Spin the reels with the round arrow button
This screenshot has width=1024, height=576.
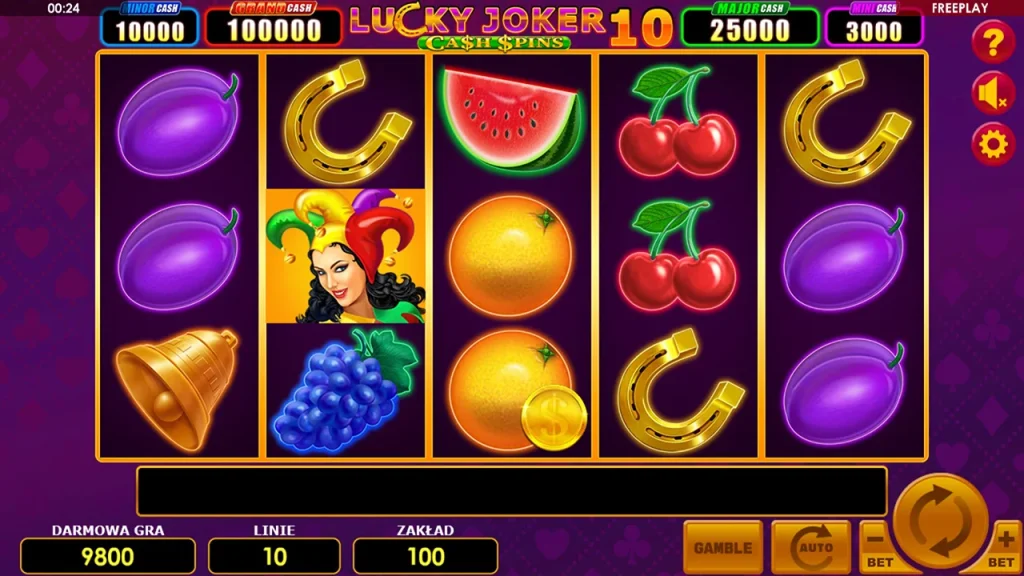coord(940,521)
